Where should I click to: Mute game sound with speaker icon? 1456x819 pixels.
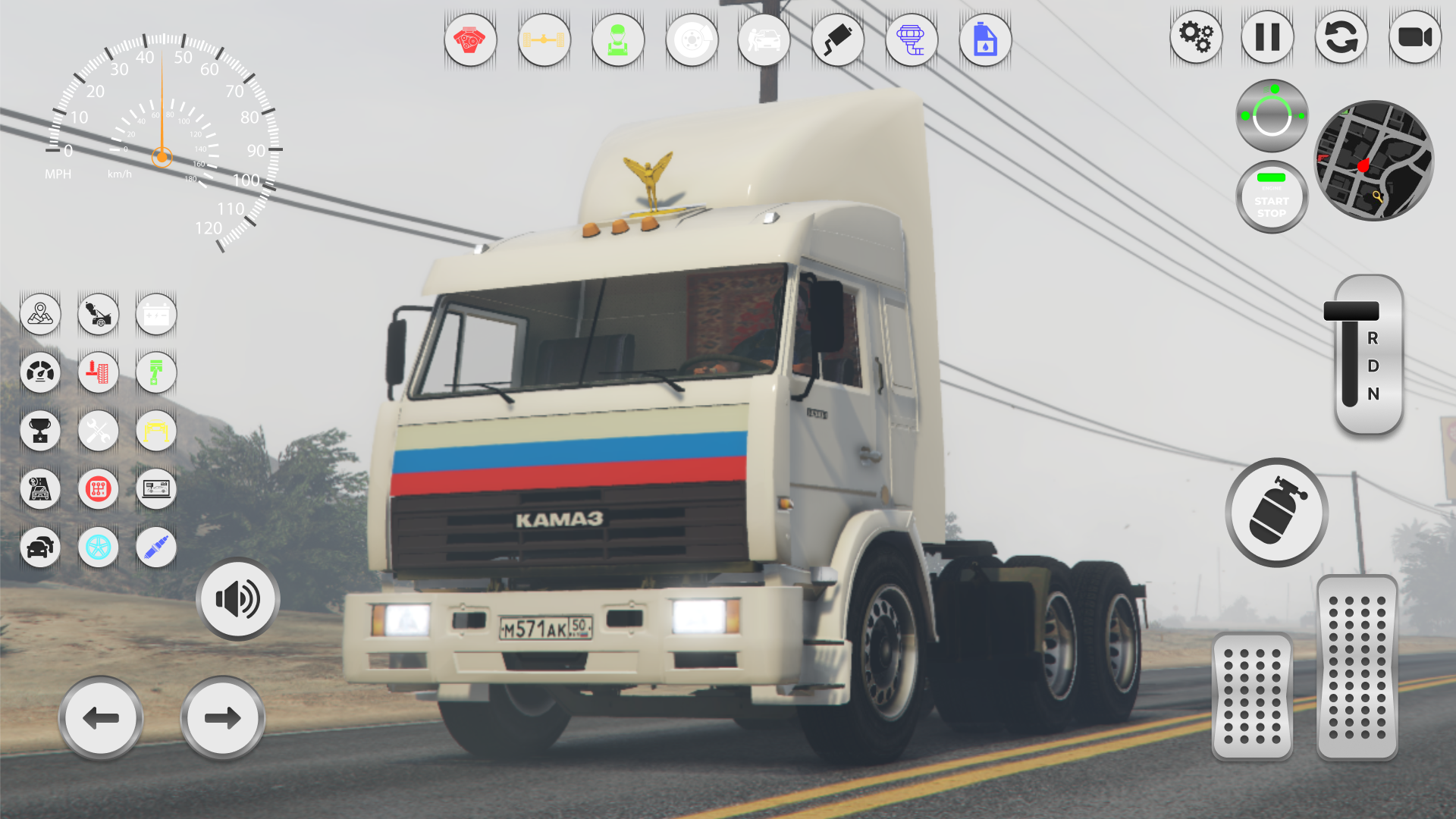click(x=237, y=598)
